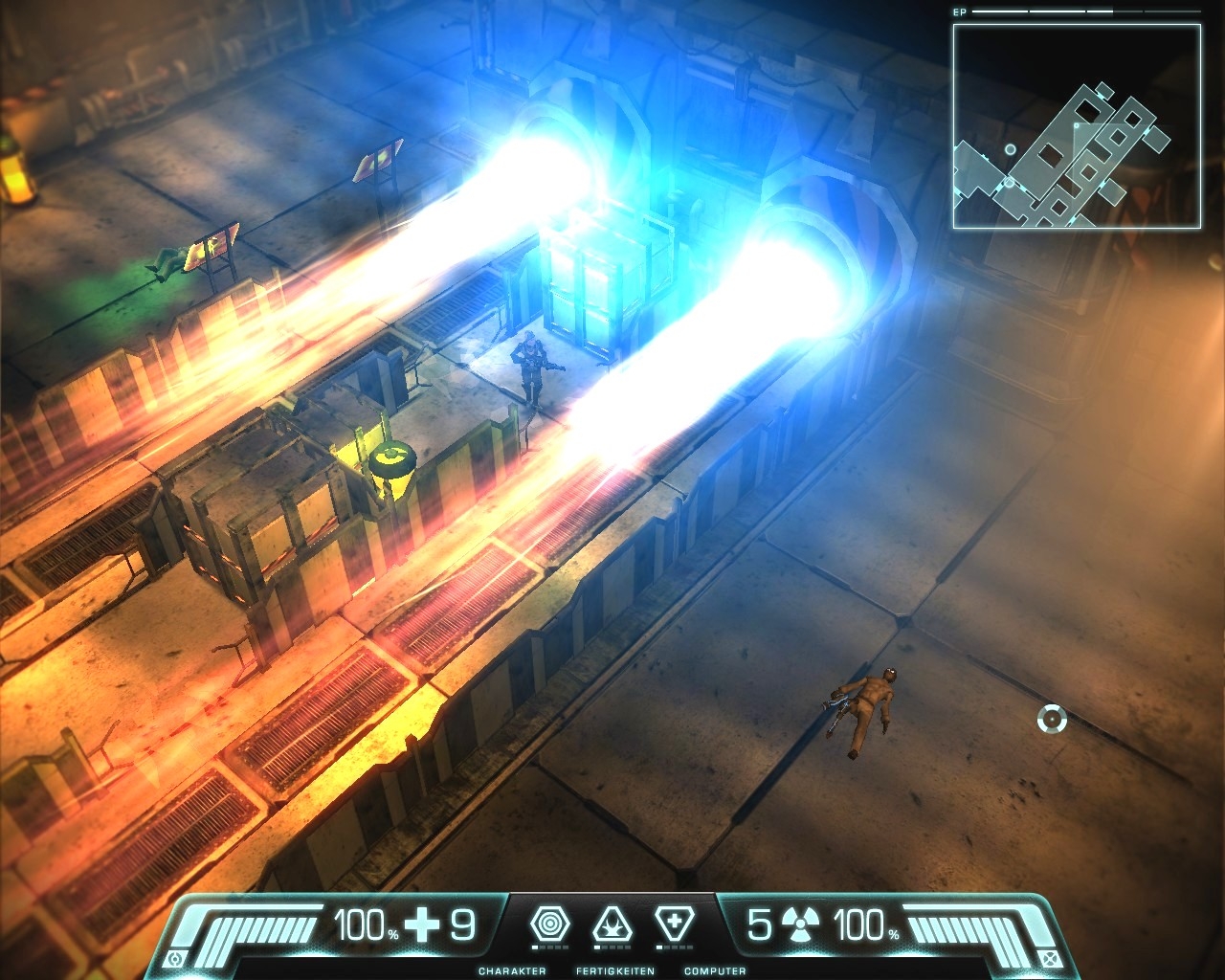Activate the triangle burst ability icon
Screen dimensions: 1225x980
click(612, 924)
